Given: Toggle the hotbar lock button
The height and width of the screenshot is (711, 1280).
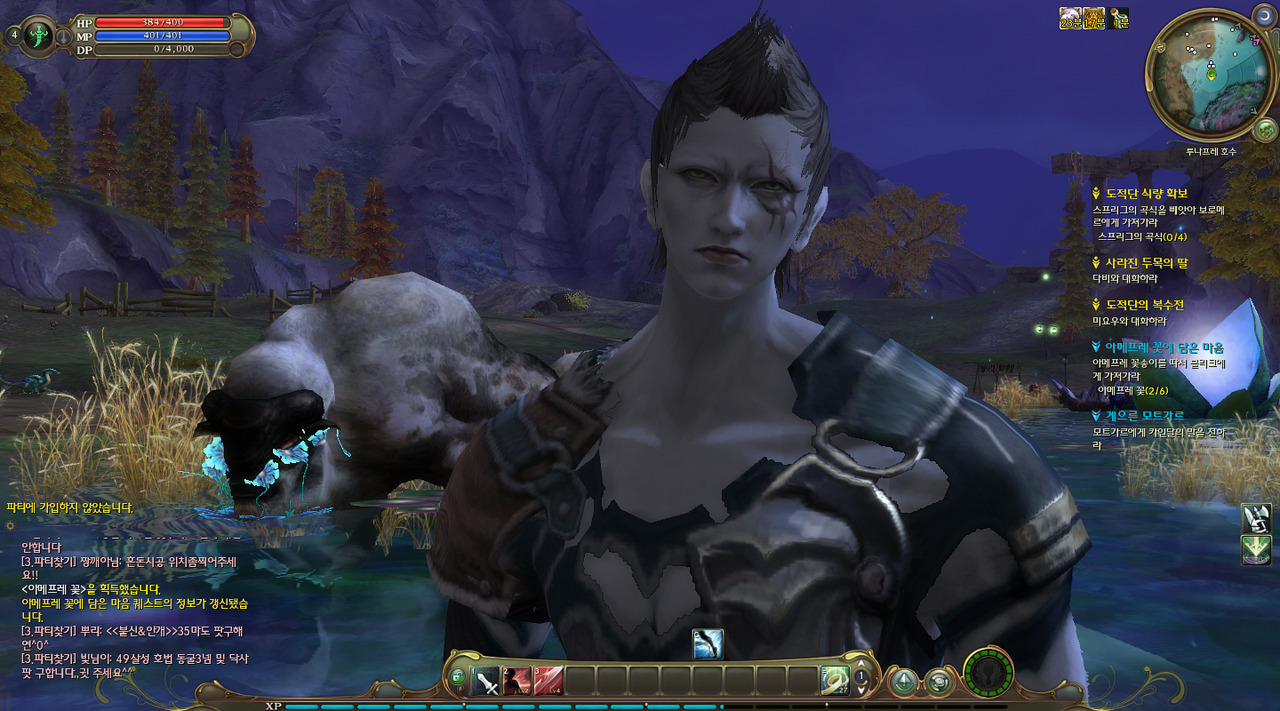Looking at the screenshot, I should 458,679.
